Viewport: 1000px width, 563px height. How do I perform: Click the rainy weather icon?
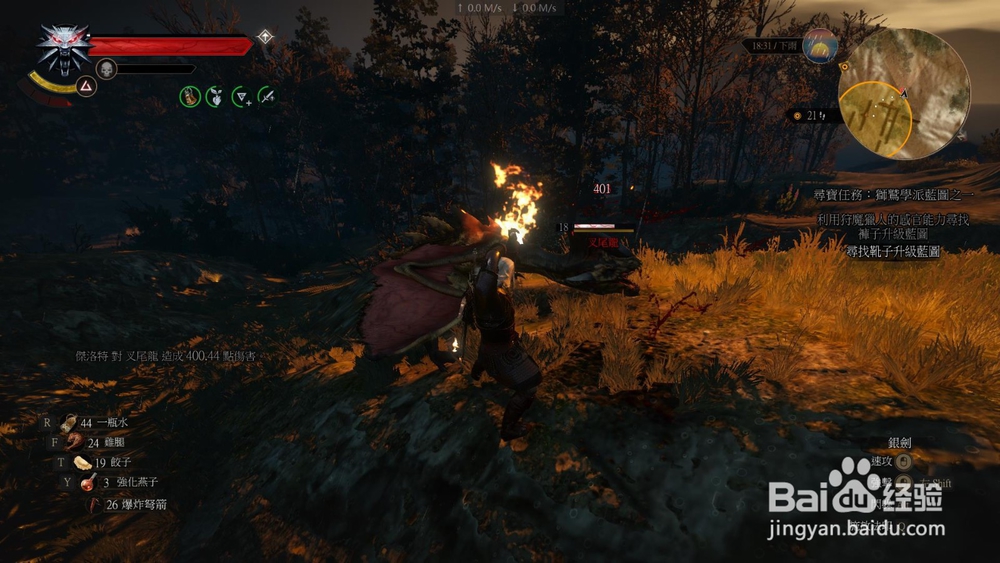coord(819,45)
